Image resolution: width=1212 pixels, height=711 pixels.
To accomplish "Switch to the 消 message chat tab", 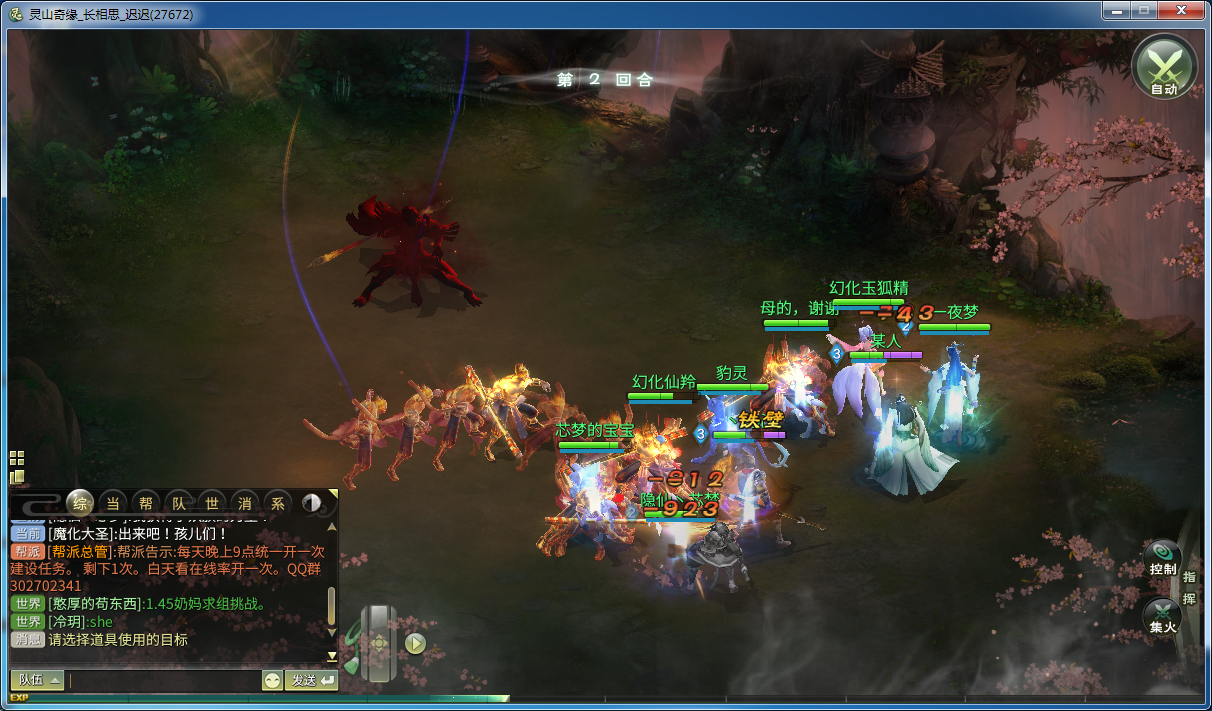I will tap(245, 503).
